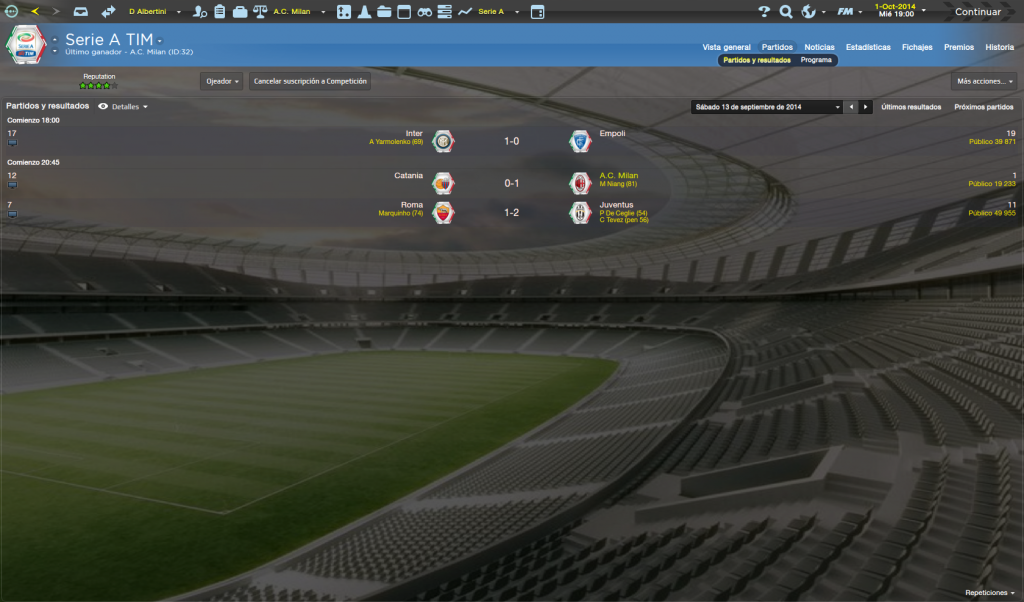This screenshot has height=602, width=1024.
Task: Show Próximos partidos
Action: click(x=984, y=107)
